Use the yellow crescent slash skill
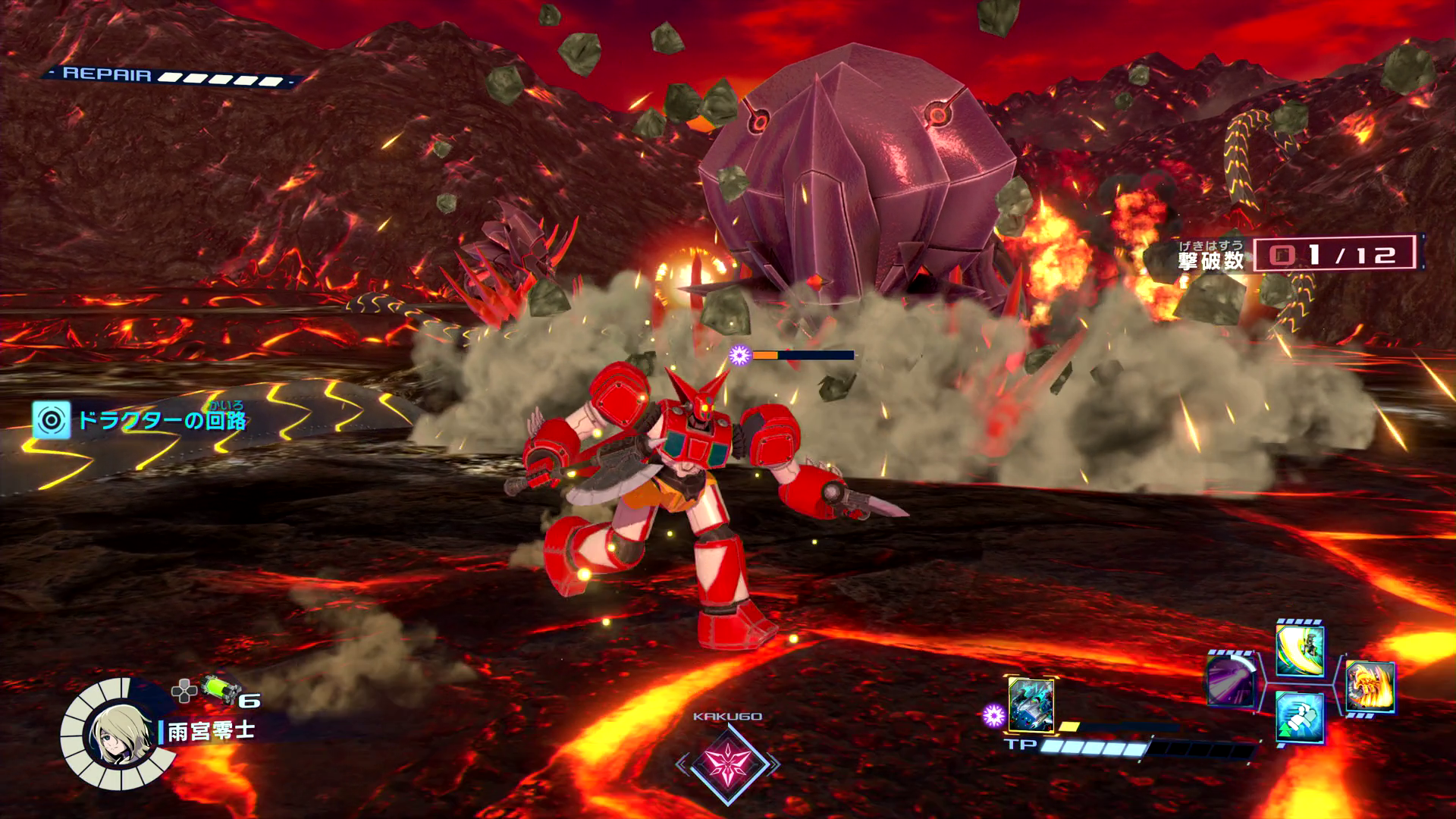 [x=1300, y=651]
